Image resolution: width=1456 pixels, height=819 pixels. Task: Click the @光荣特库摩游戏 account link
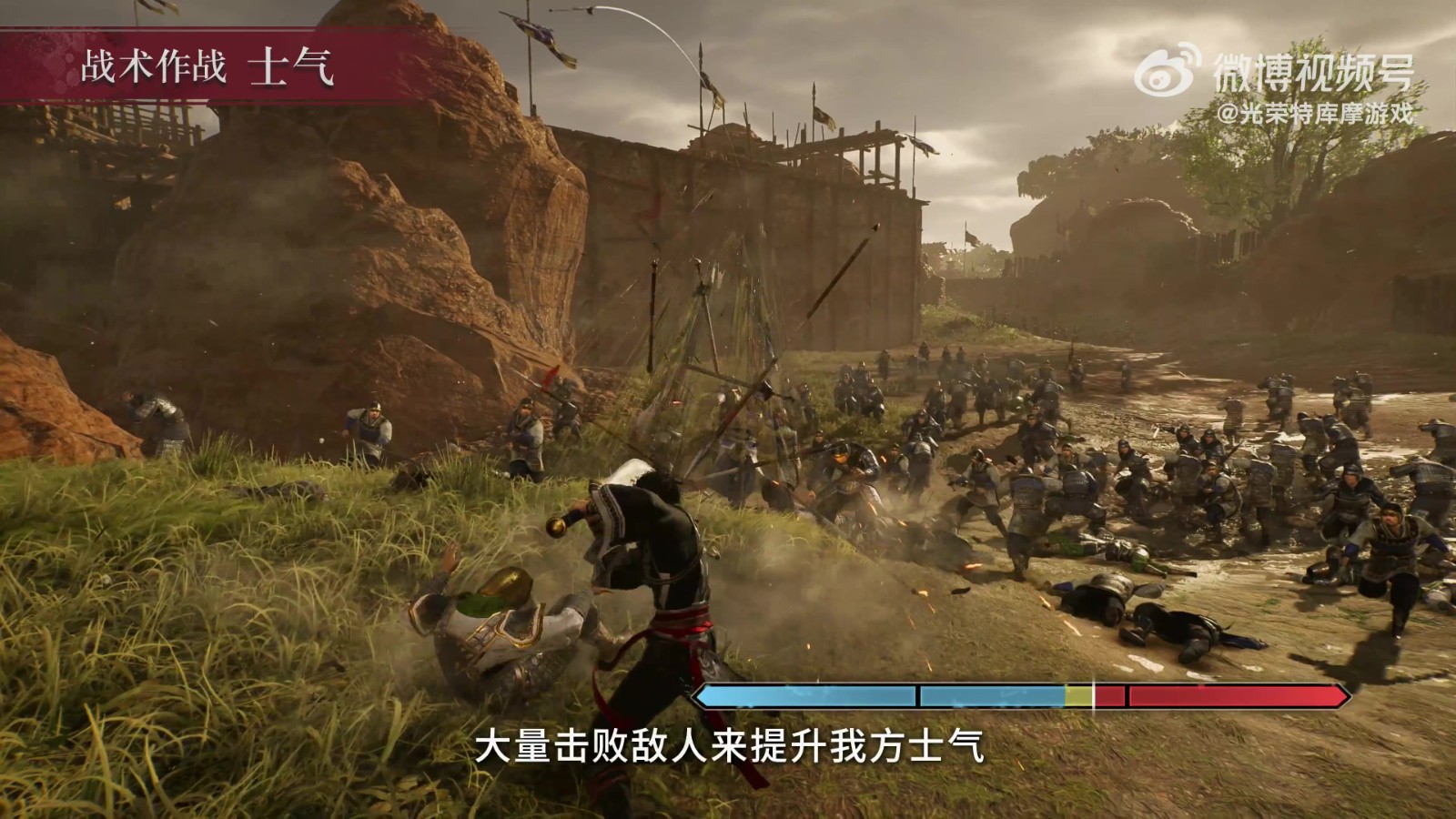1319,113
